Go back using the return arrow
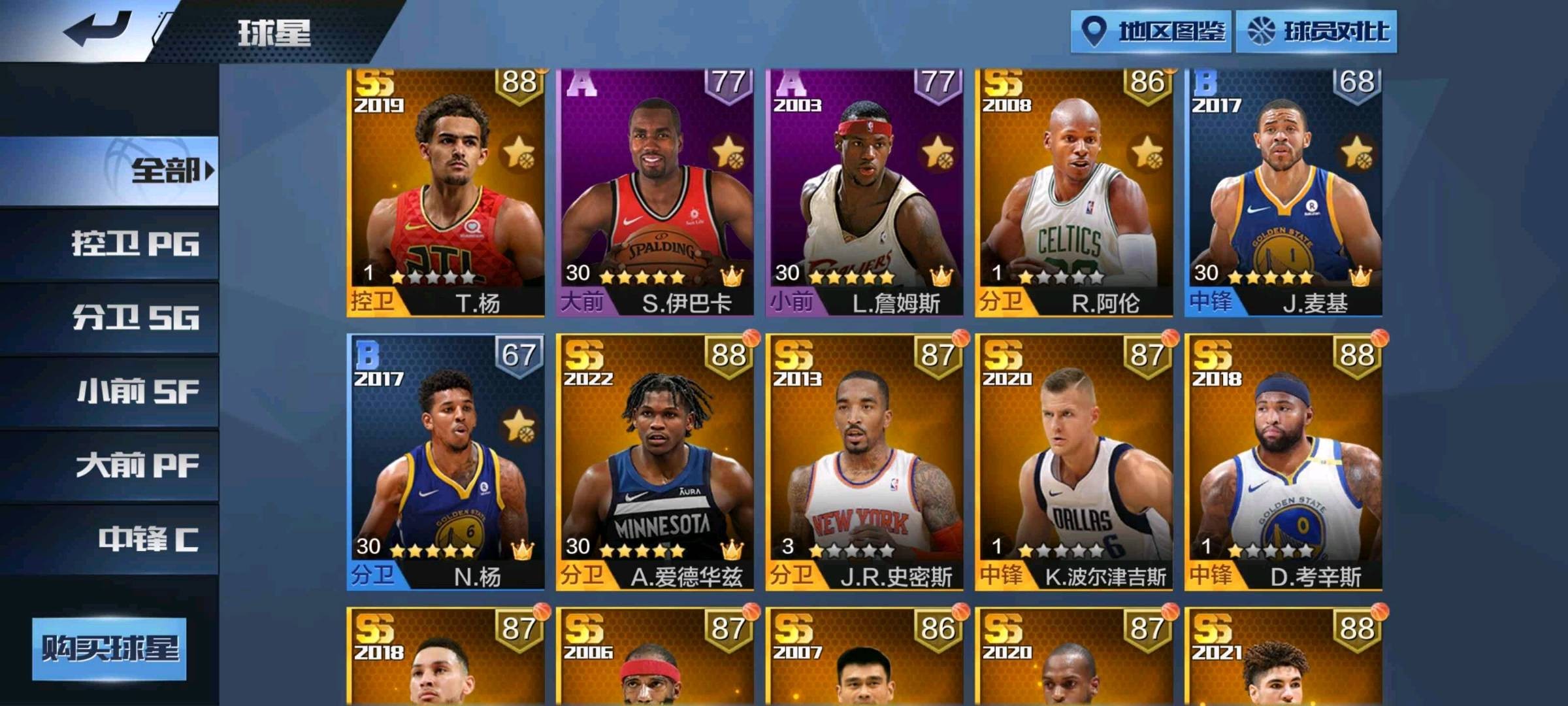 pos(98,29)
